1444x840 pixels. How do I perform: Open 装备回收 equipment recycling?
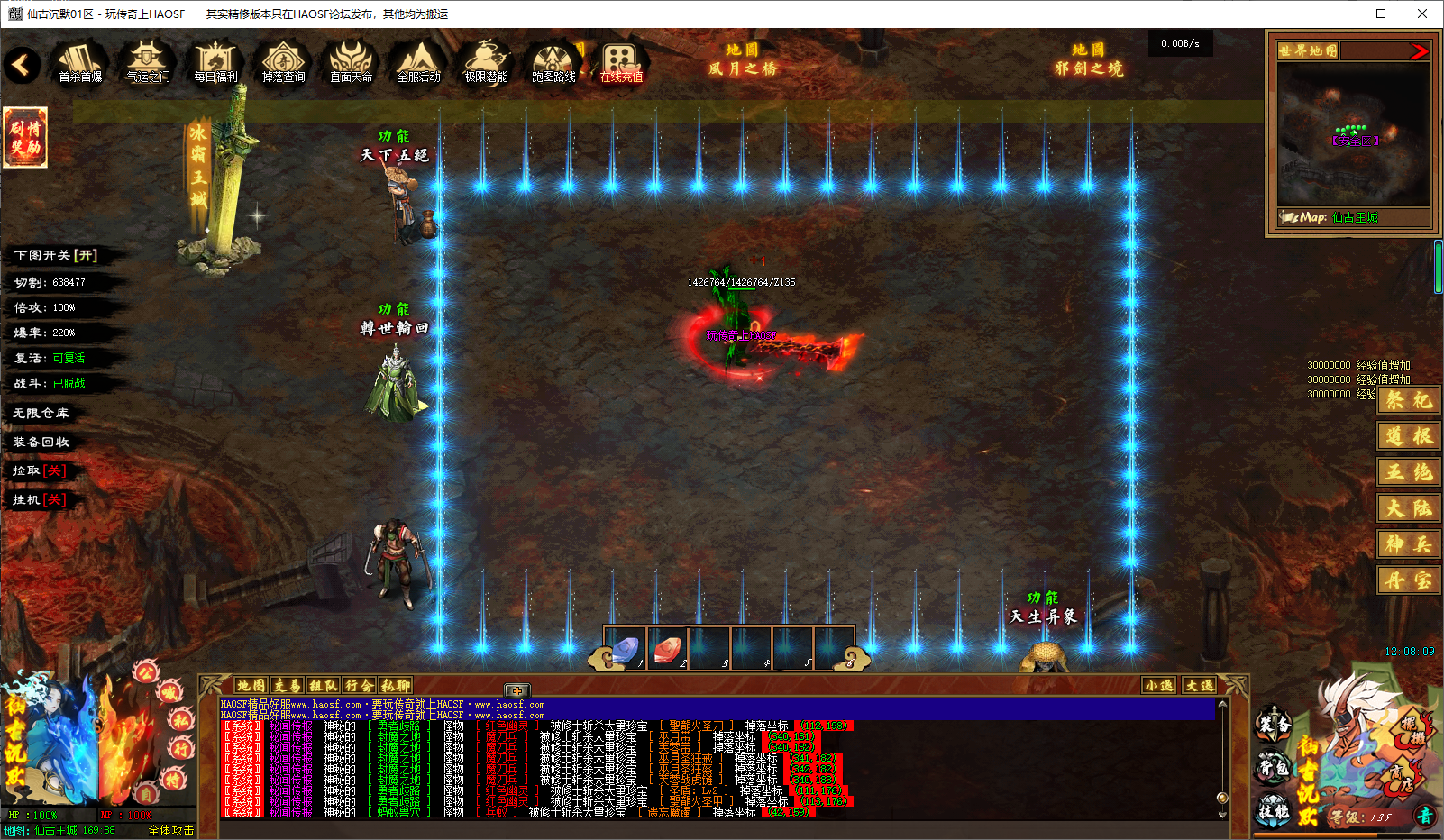click(41, 442)
